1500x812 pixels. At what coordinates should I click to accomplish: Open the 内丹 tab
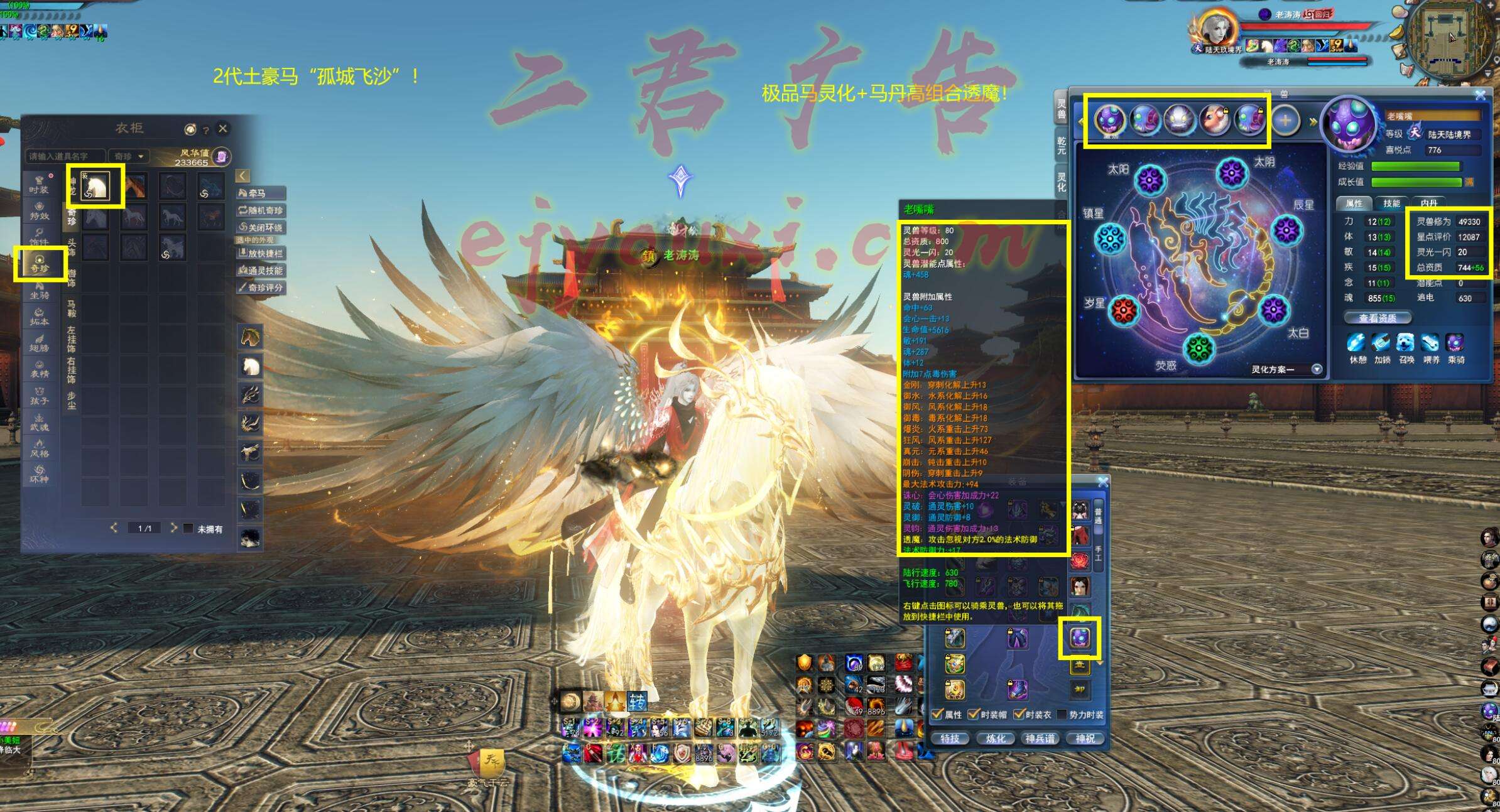(1429, 203)
